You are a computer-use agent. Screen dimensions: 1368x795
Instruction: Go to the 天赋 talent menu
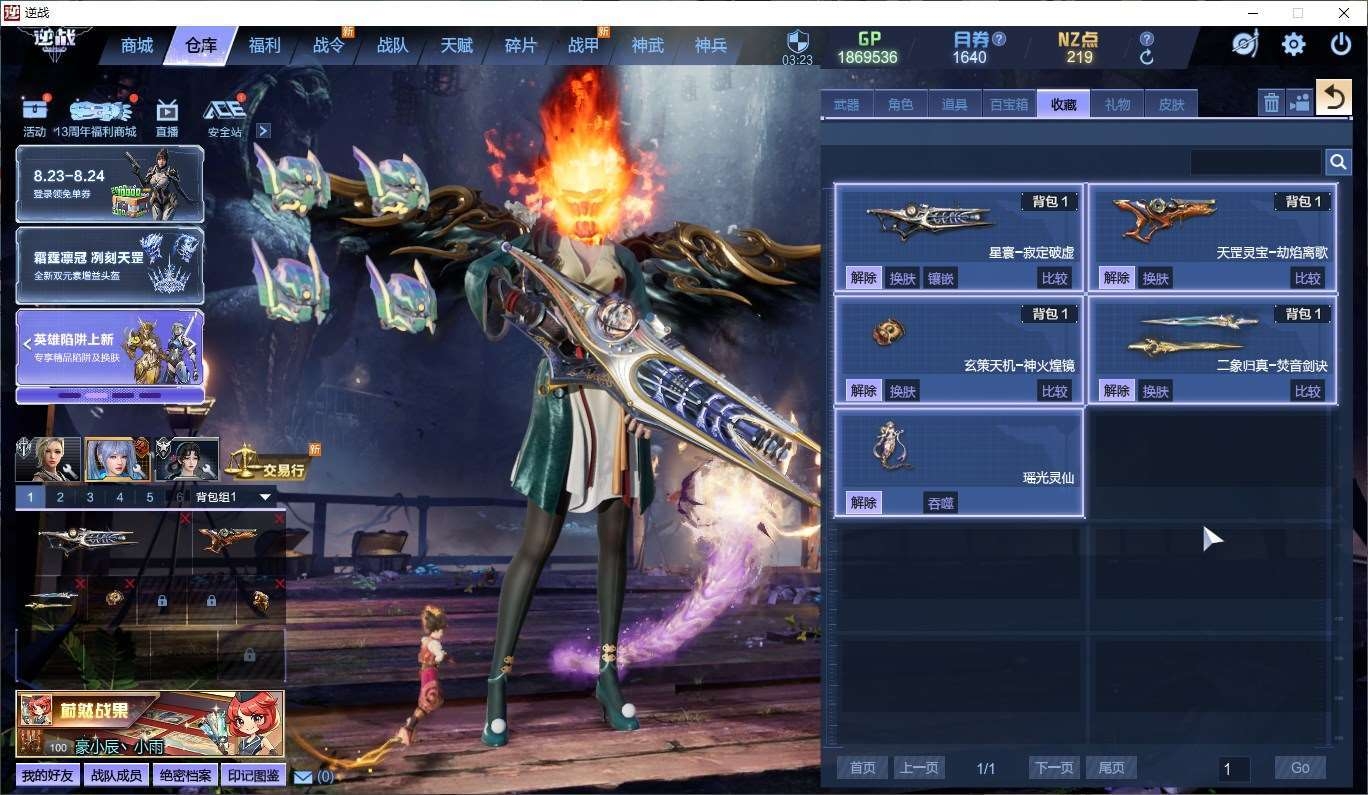coord(456,46)
